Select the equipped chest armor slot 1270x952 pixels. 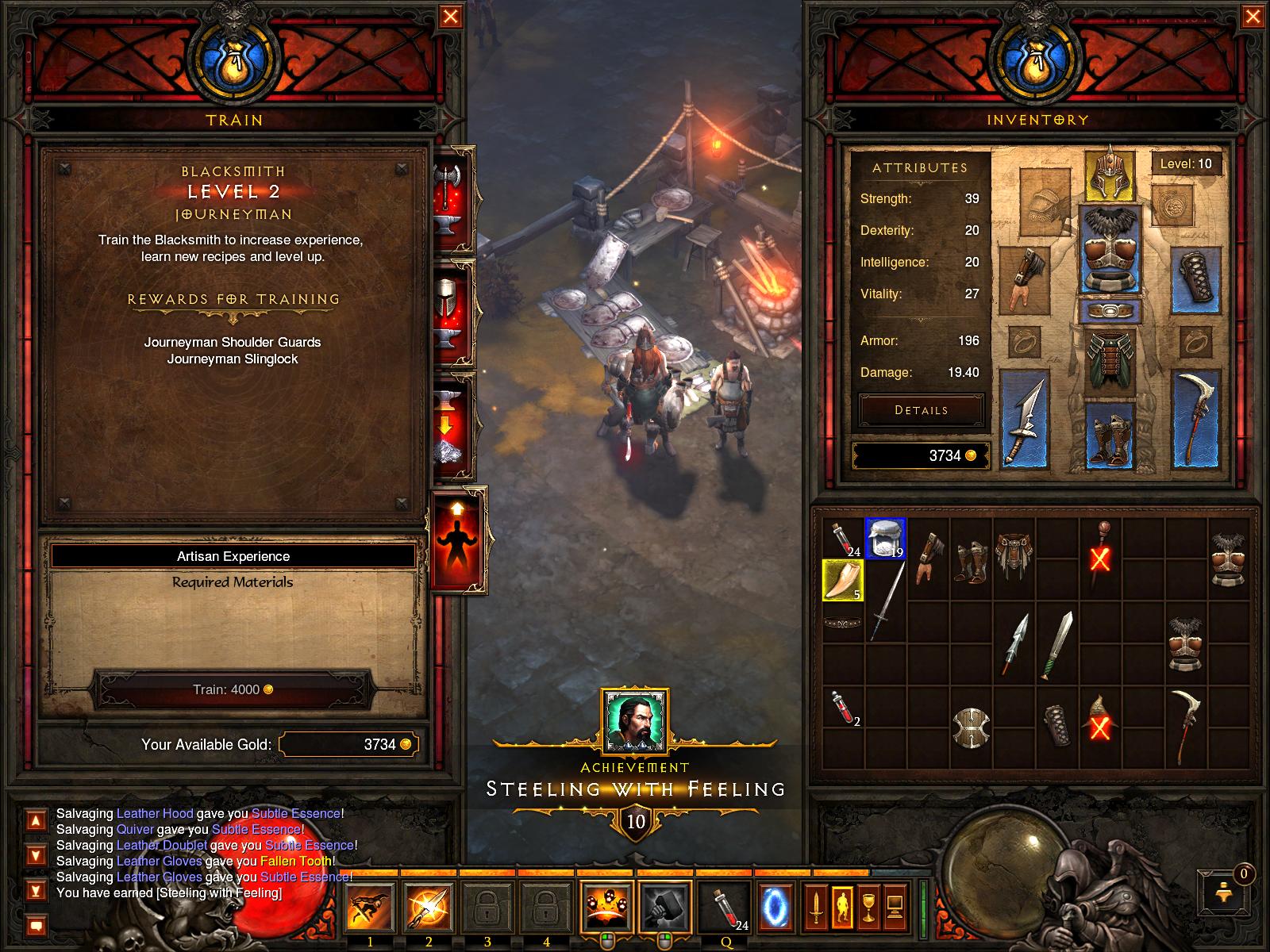[x=1110, y=251]
